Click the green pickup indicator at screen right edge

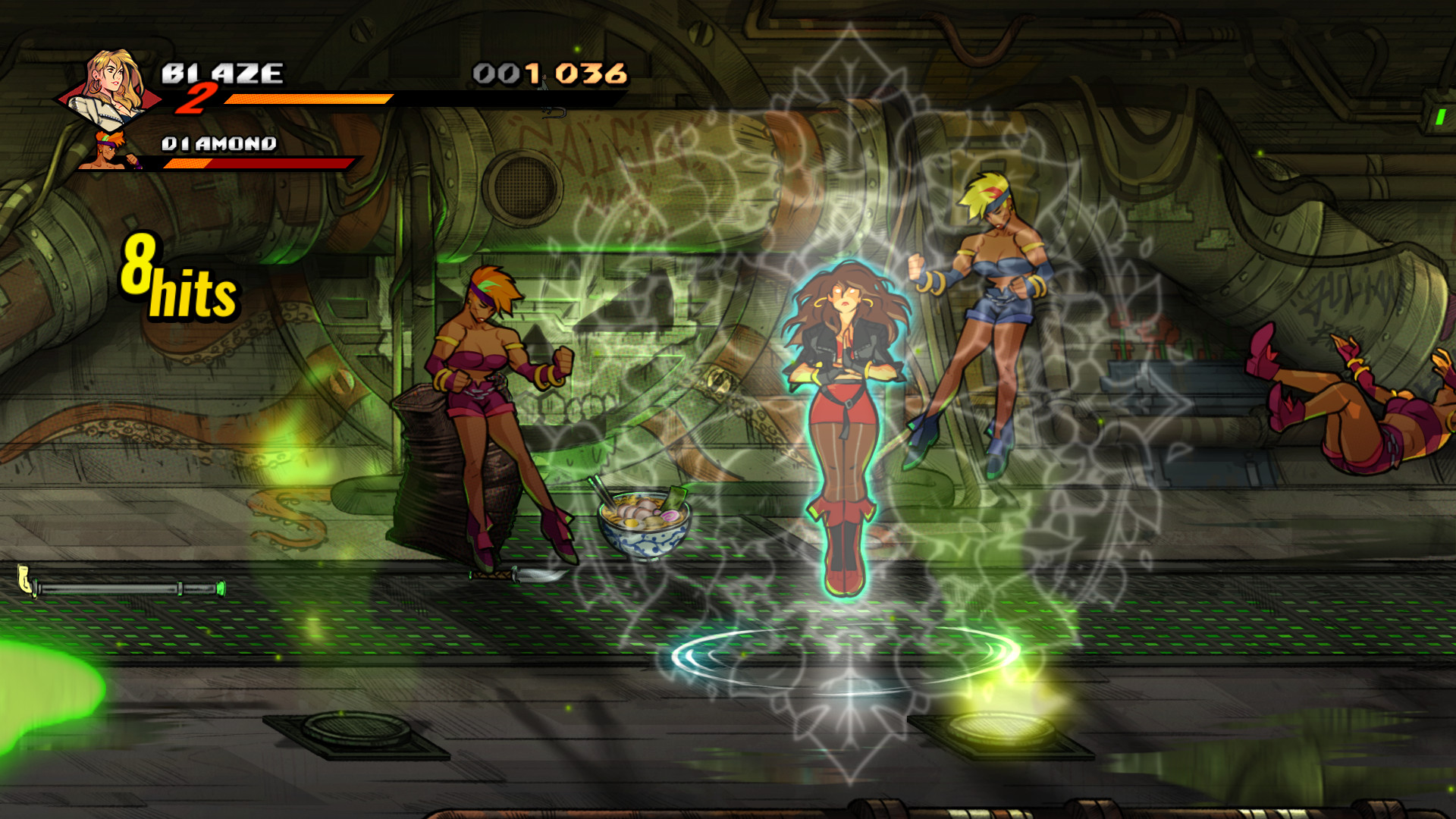1442,118
